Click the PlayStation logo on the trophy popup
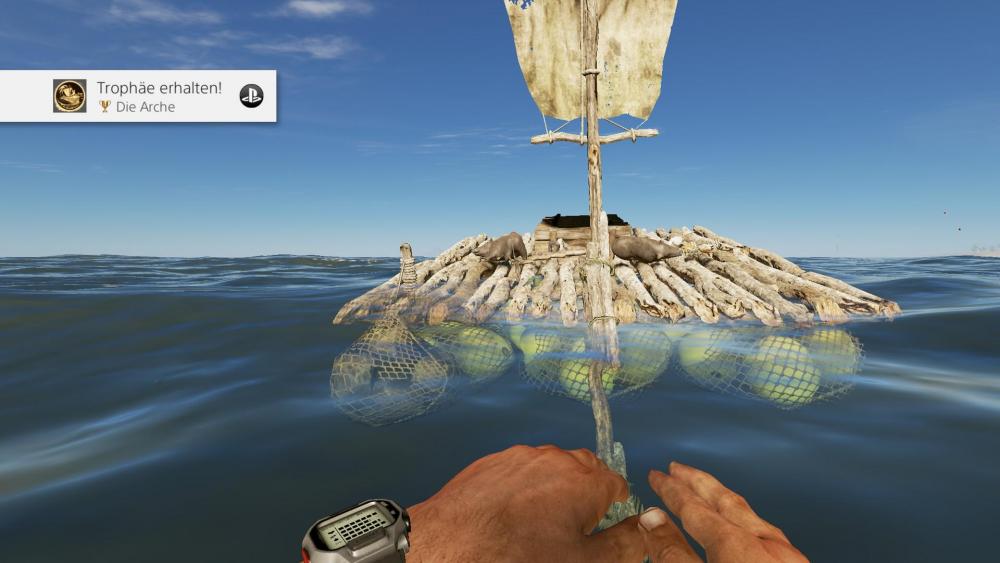 [x=251, y=96]
